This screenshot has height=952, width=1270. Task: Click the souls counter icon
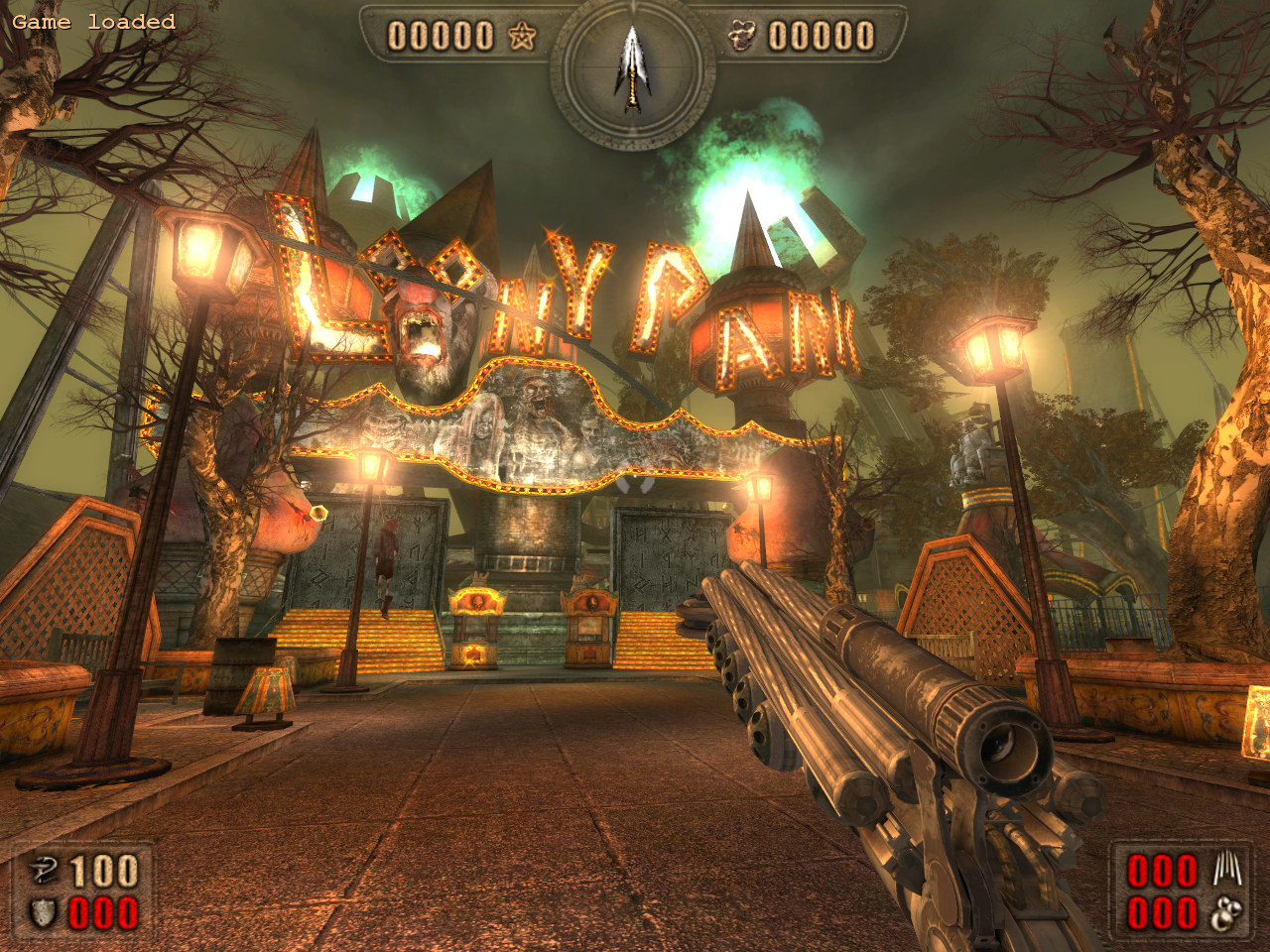(740, 37)
